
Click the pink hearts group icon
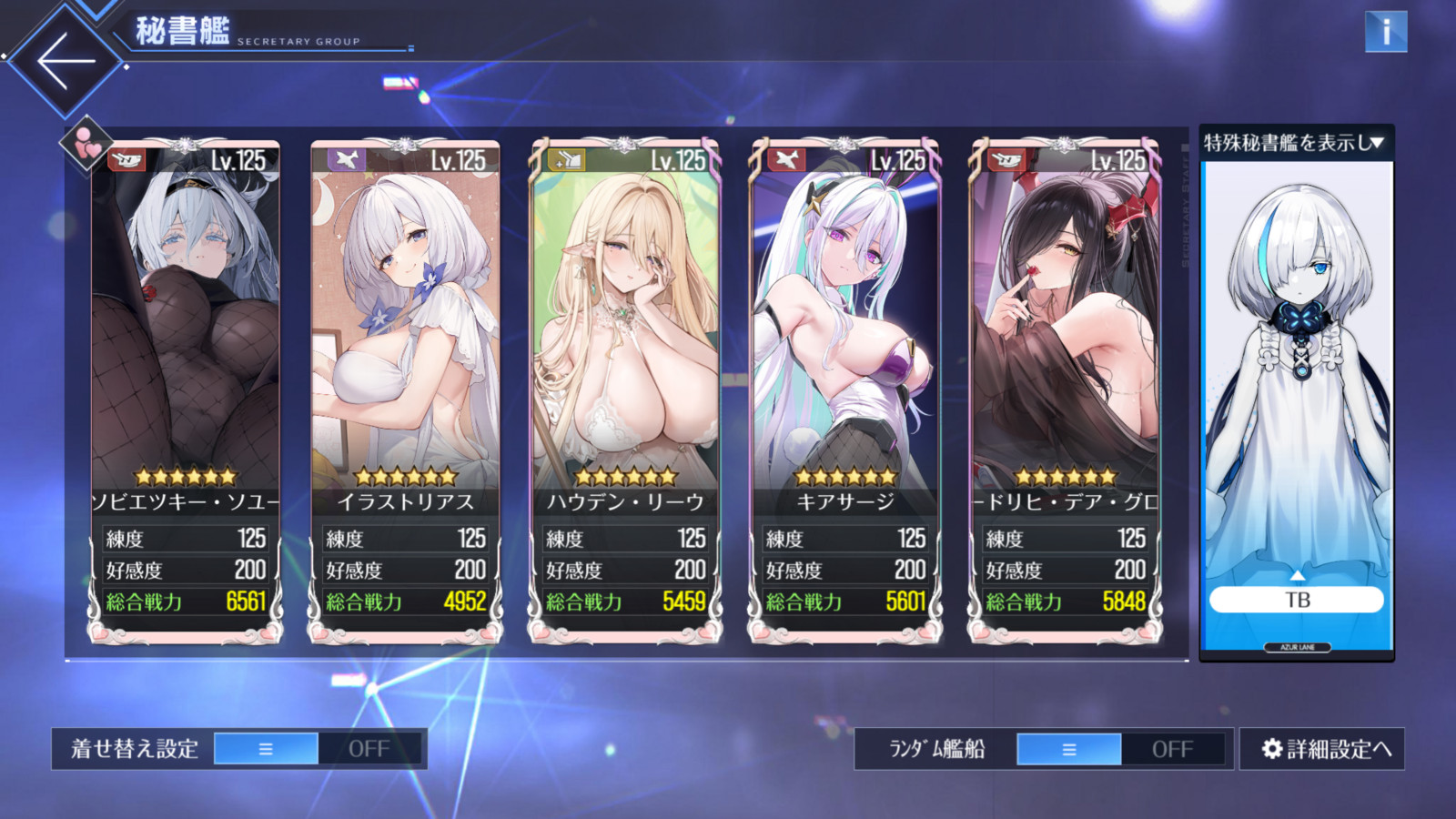tap(86, 144)
